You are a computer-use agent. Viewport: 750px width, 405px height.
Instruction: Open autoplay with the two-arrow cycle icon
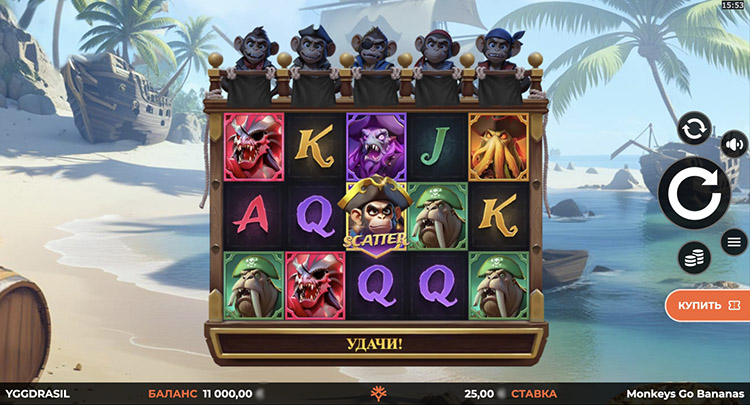pyautogui.click(x=693, y=128)
